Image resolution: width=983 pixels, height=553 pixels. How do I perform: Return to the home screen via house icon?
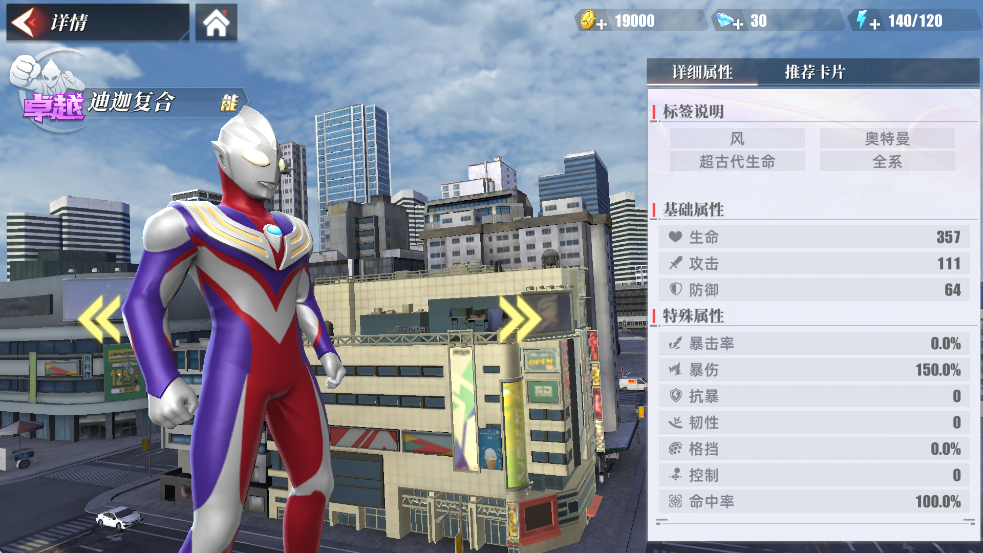coord(216,22)
